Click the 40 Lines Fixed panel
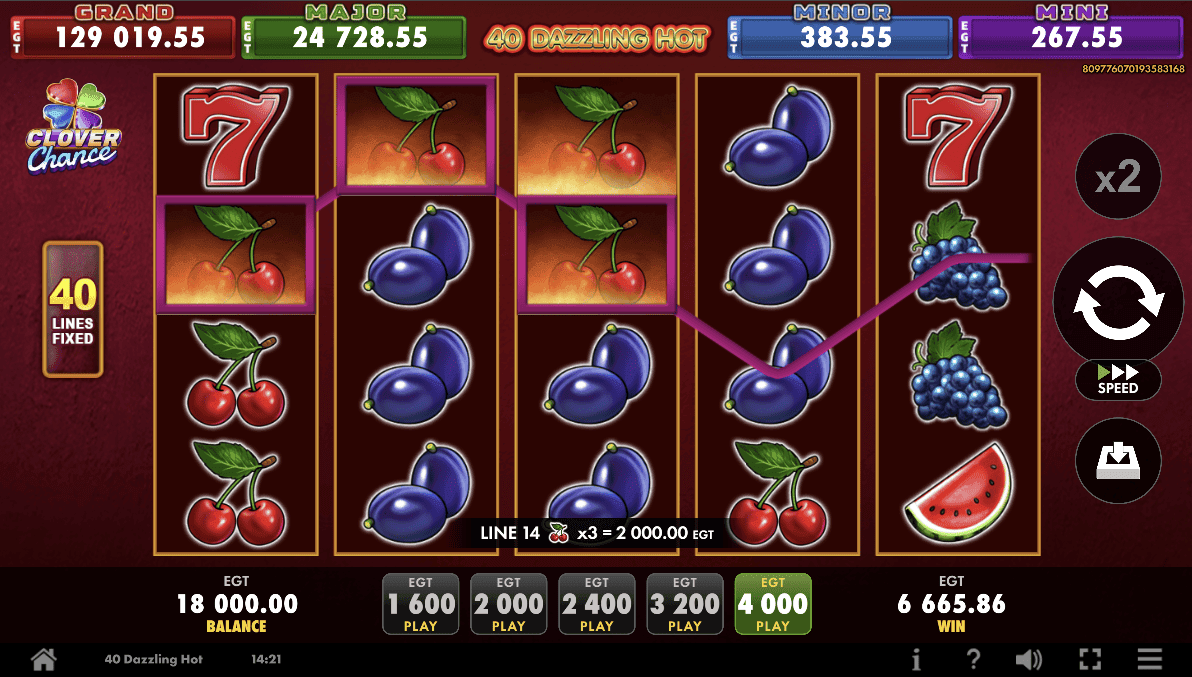Viewport: 1192px width, 677px height. (x=73, y=309)
